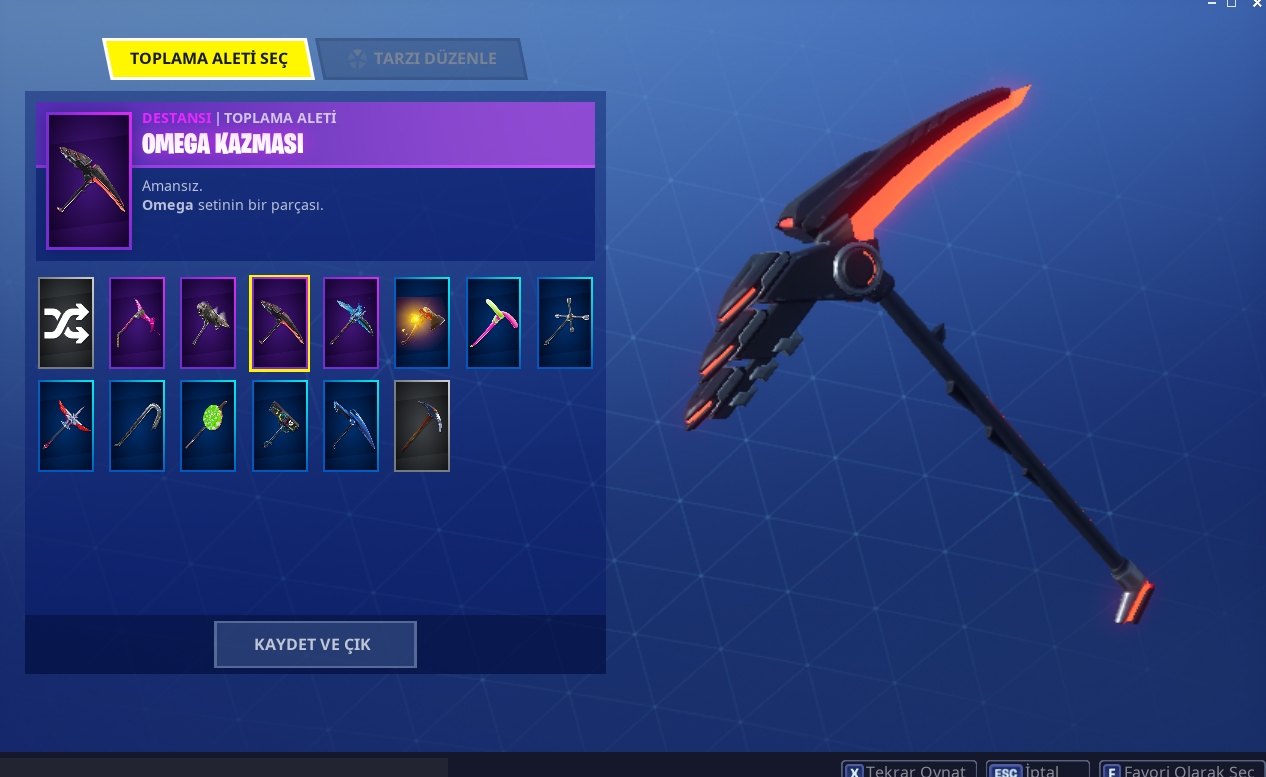Open the Tarzı Düzenle tab
Image resolution: width=1266 pixels, height=777 pixels.
421,59
